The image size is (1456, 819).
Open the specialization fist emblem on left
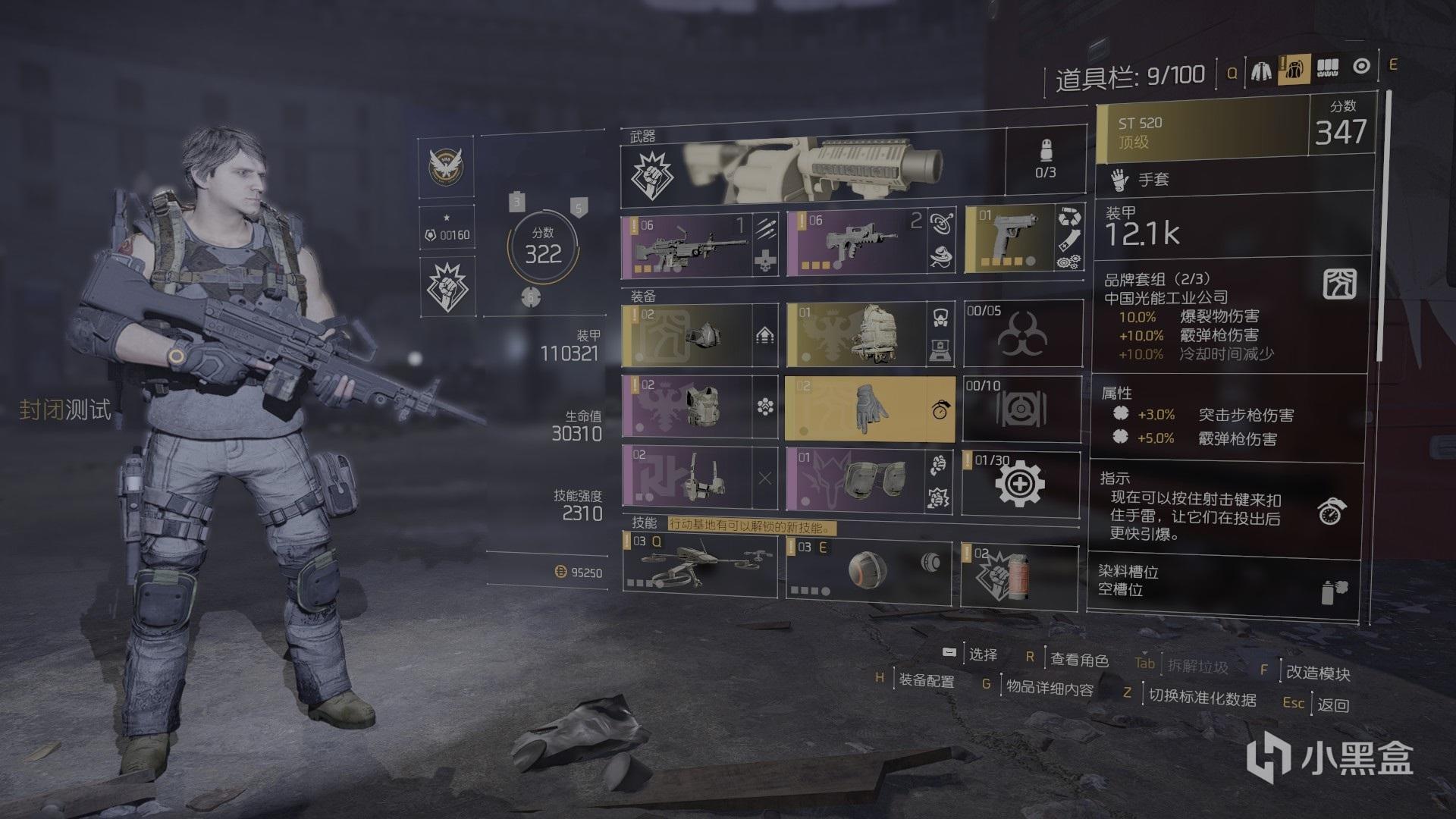pos(447,287)
